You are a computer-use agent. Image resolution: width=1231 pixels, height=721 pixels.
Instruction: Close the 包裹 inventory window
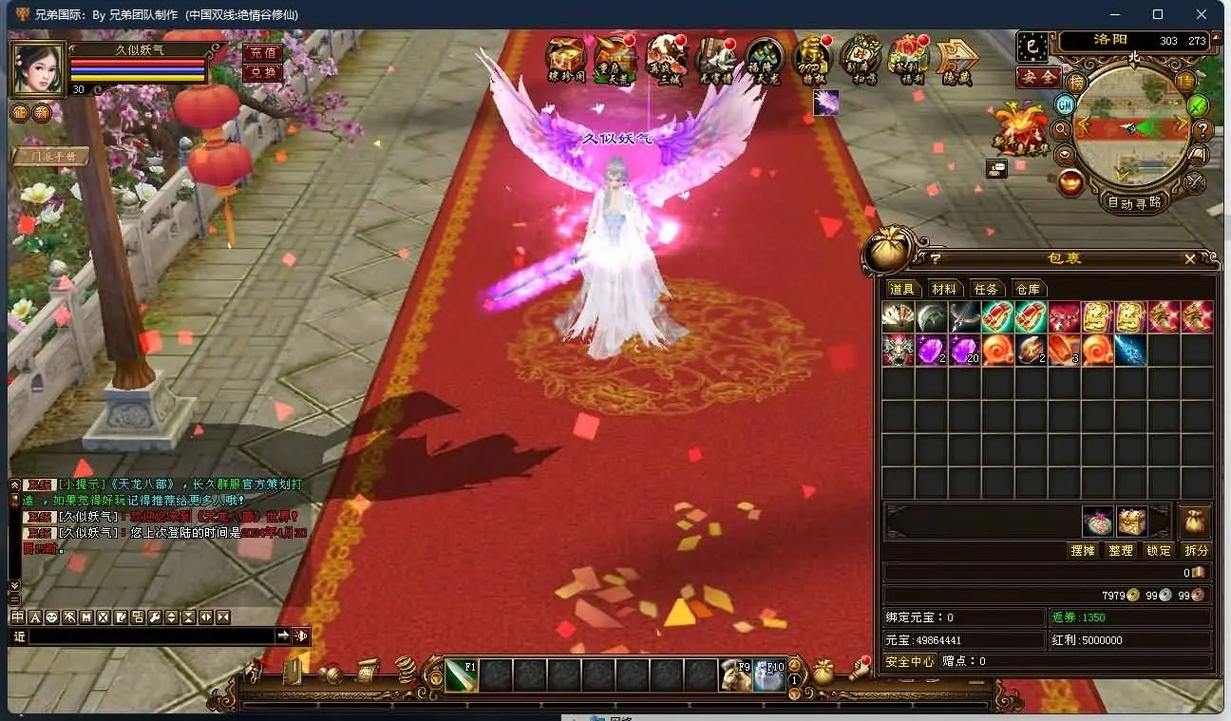click(1190, 258)
